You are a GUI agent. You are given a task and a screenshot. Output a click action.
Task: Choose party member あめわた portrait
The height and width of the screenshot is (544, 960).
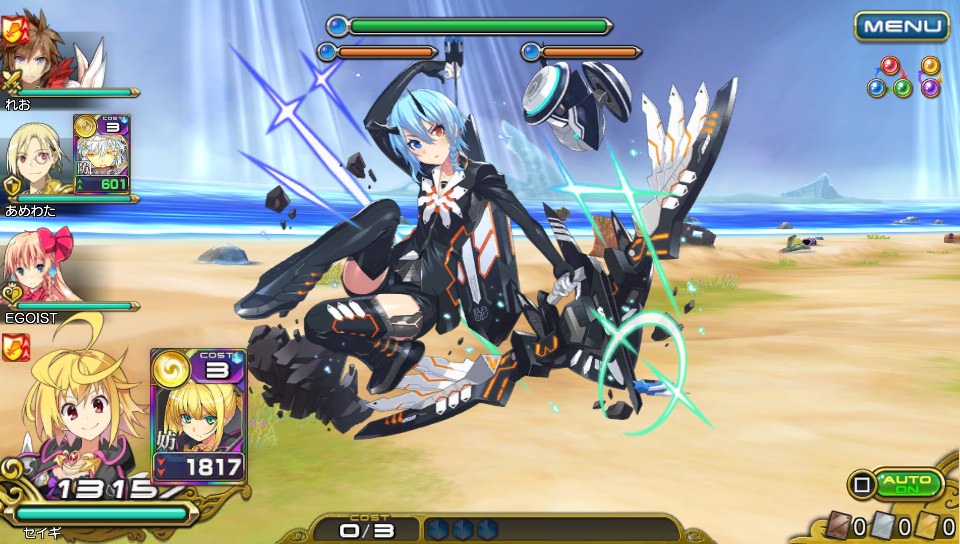(36, 160)
